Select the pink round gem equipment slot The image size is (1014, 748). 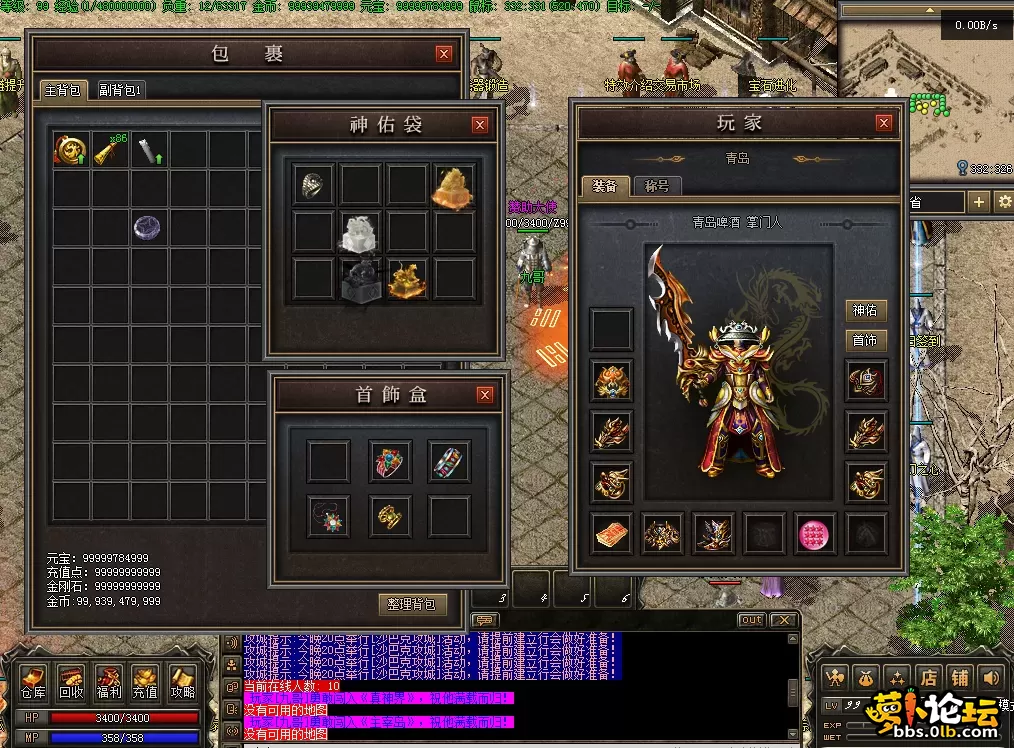(x=816, y=534)
